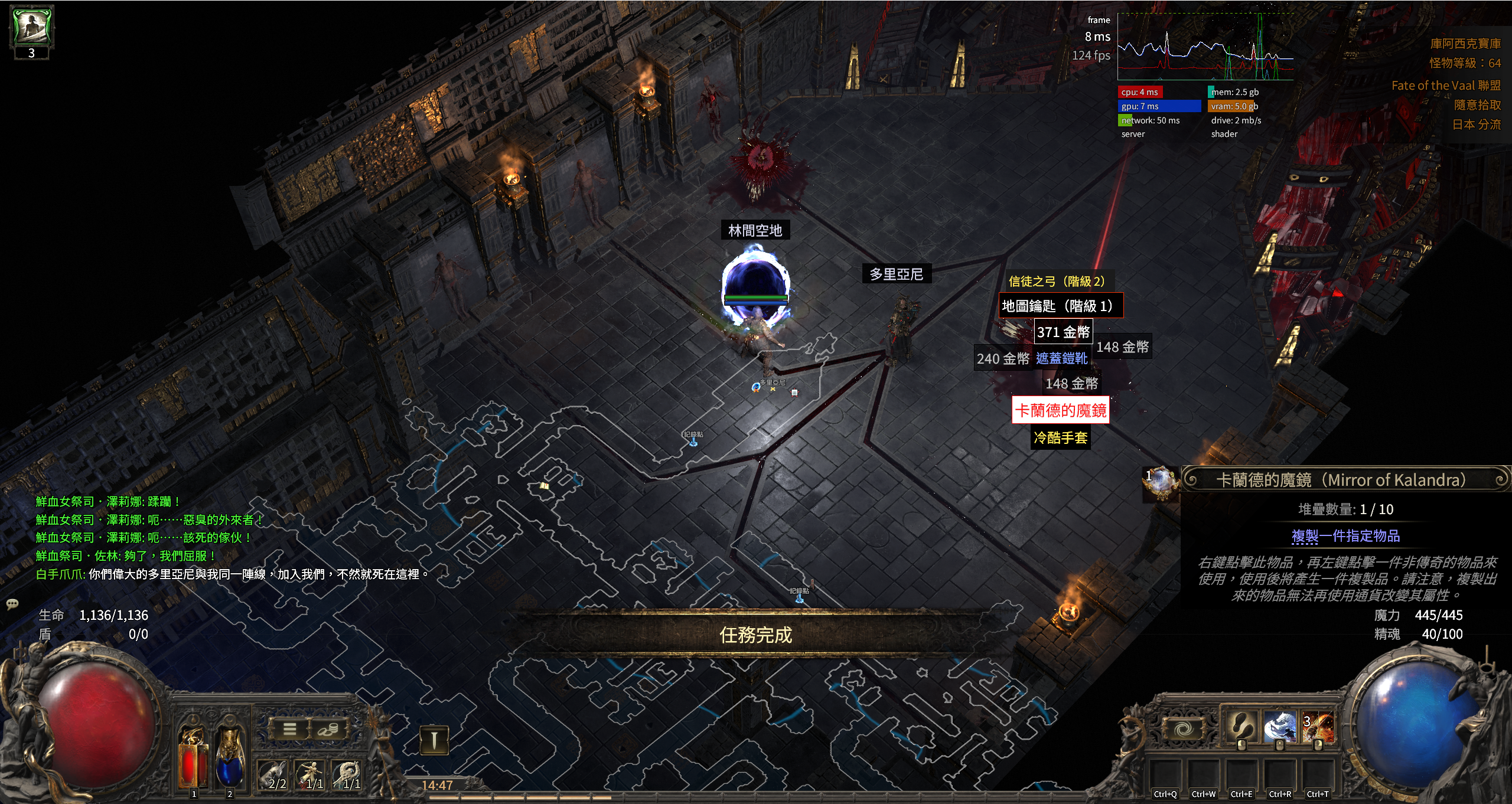Viewport: 1512px width, 804px height.
Task: Open the chat speech bubble icon
Action: point(12,603)
